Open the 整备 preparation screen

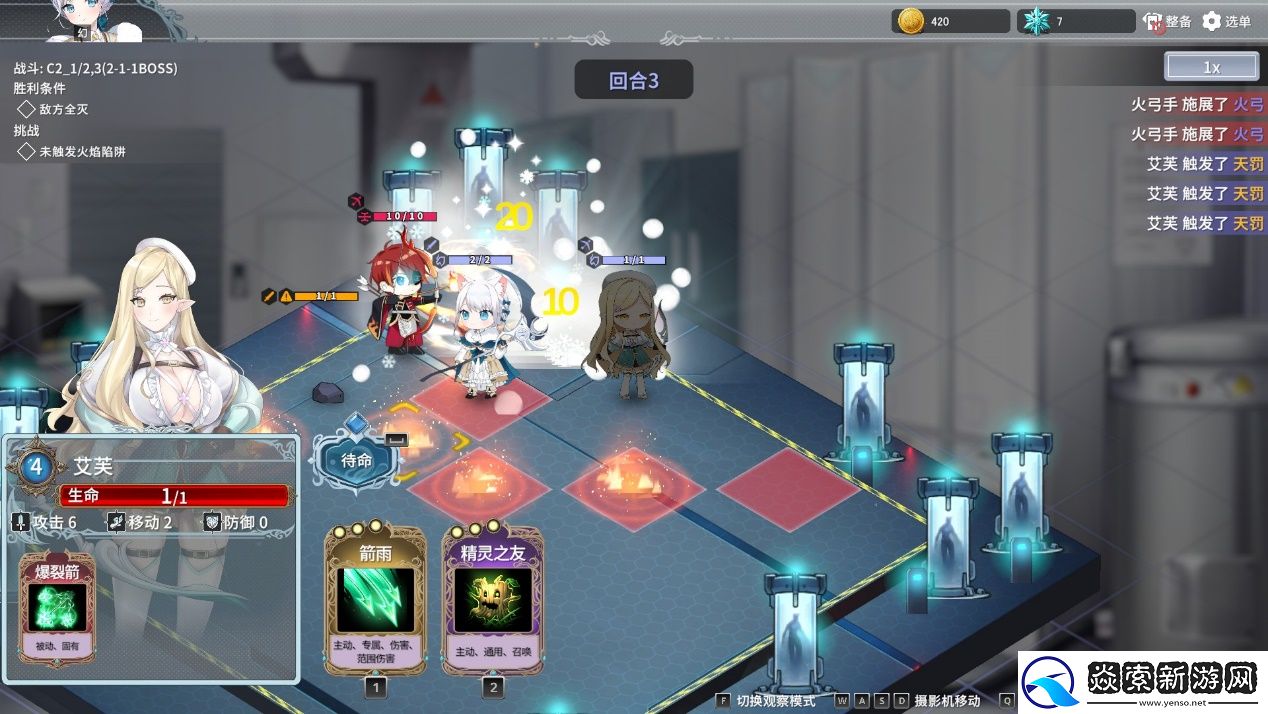click(x=1167, y=21)
